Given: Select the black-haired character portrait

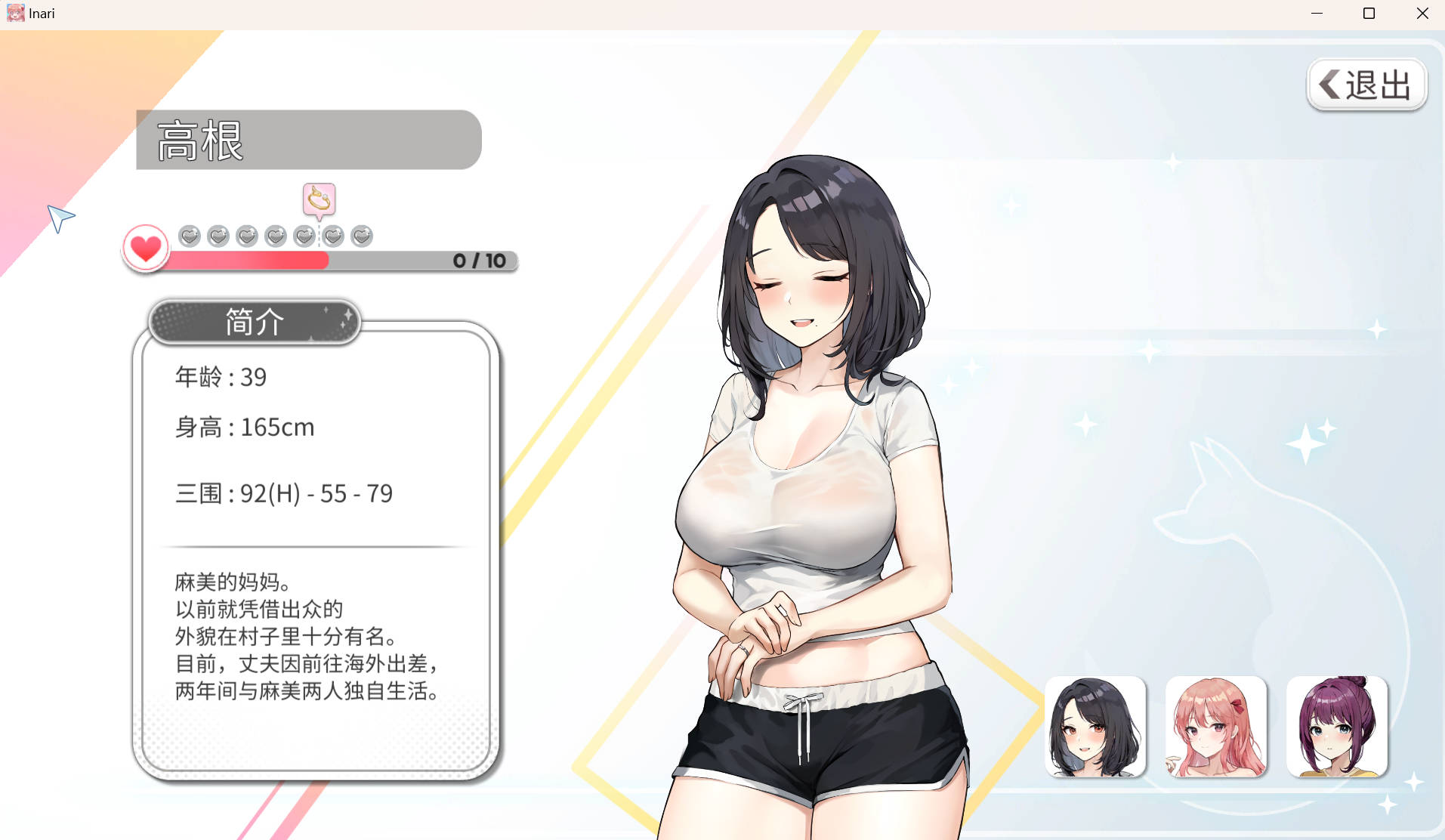Looking at the screenshot, I should tap(1095, 727).
